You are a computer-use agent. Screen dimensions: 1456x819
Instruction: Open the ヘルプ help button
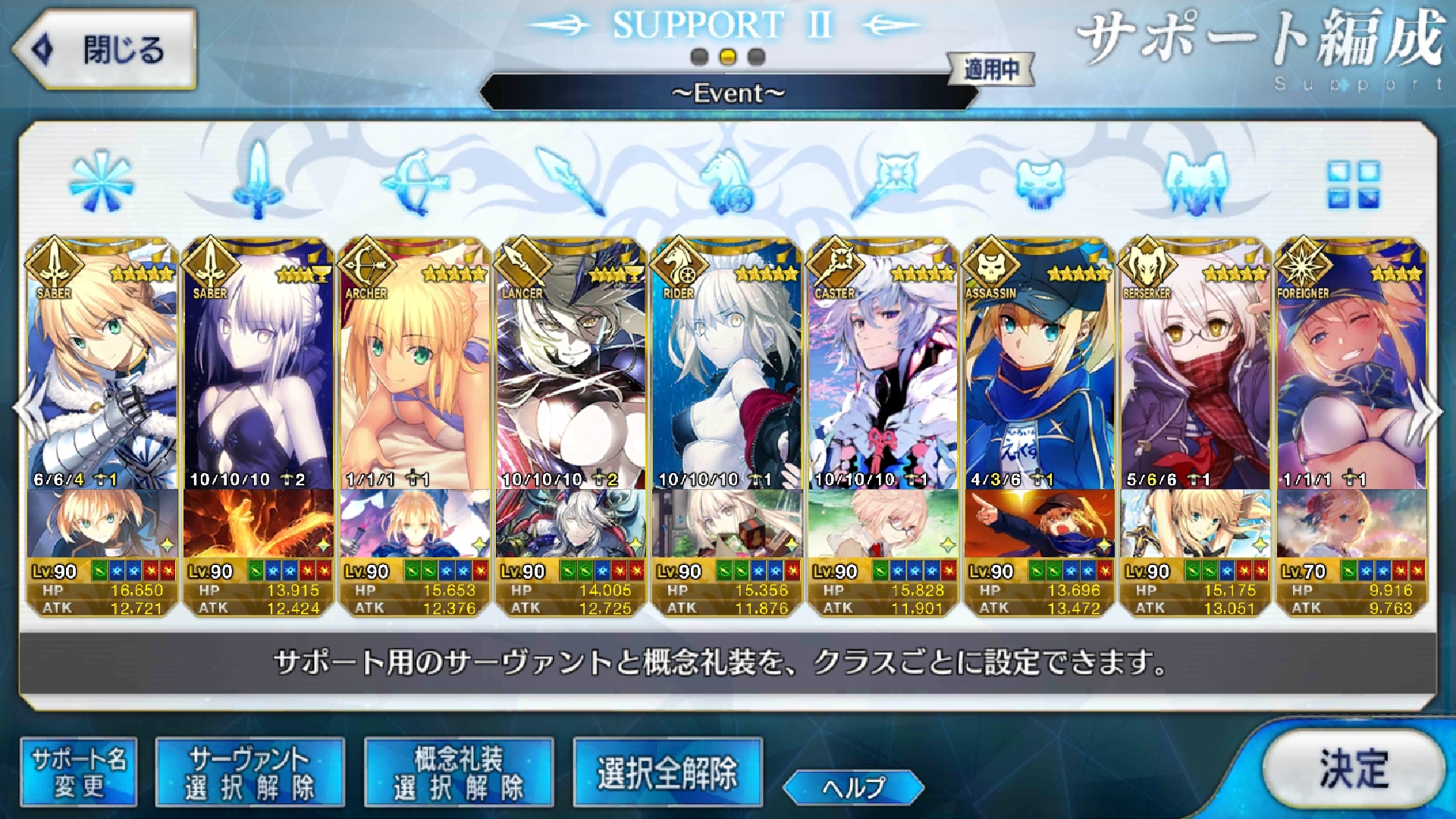click(853, 787)
